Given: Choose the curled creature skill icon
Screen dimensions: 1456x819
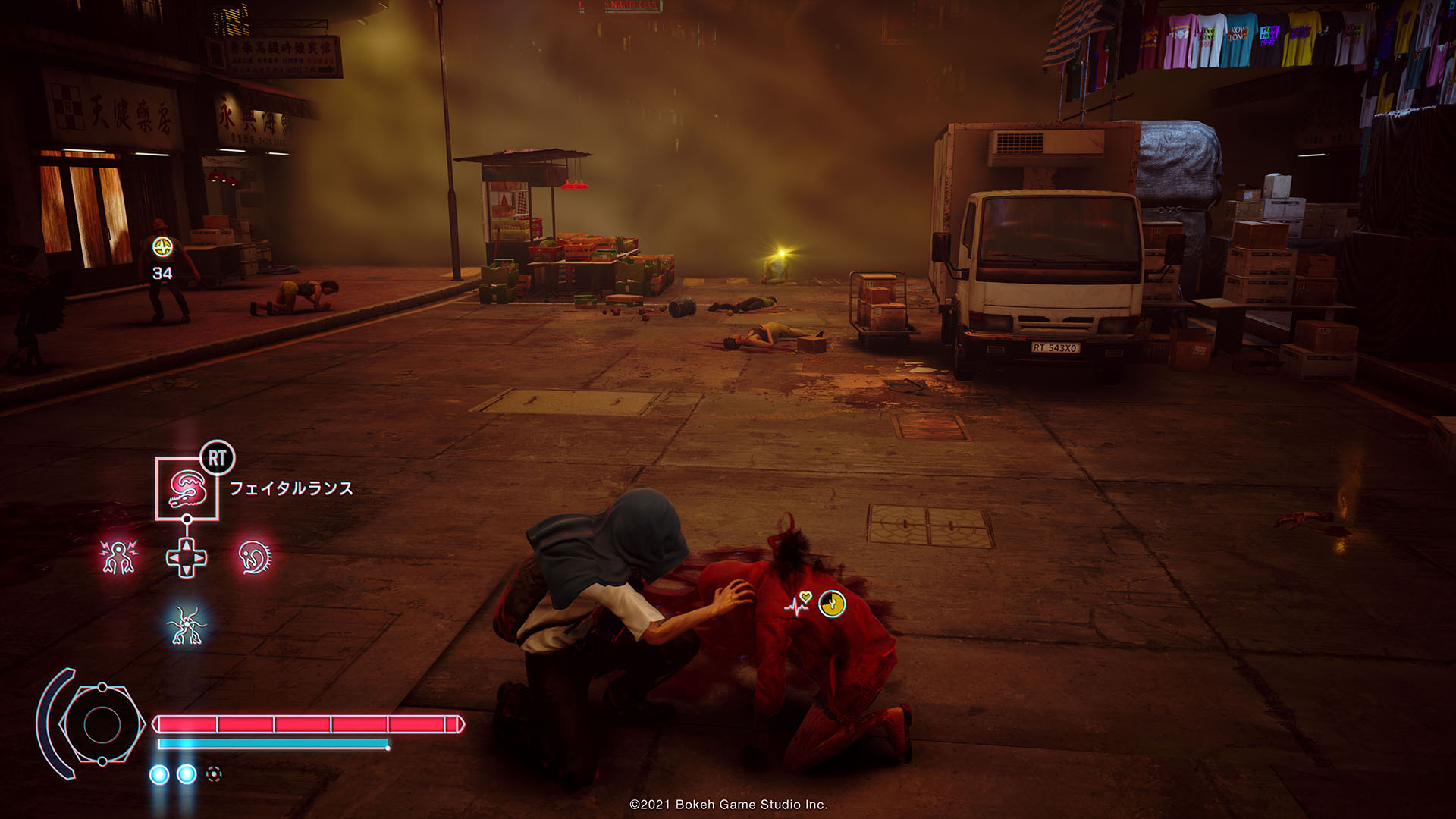Looking at the screenshot, I should tap(255, 557).
